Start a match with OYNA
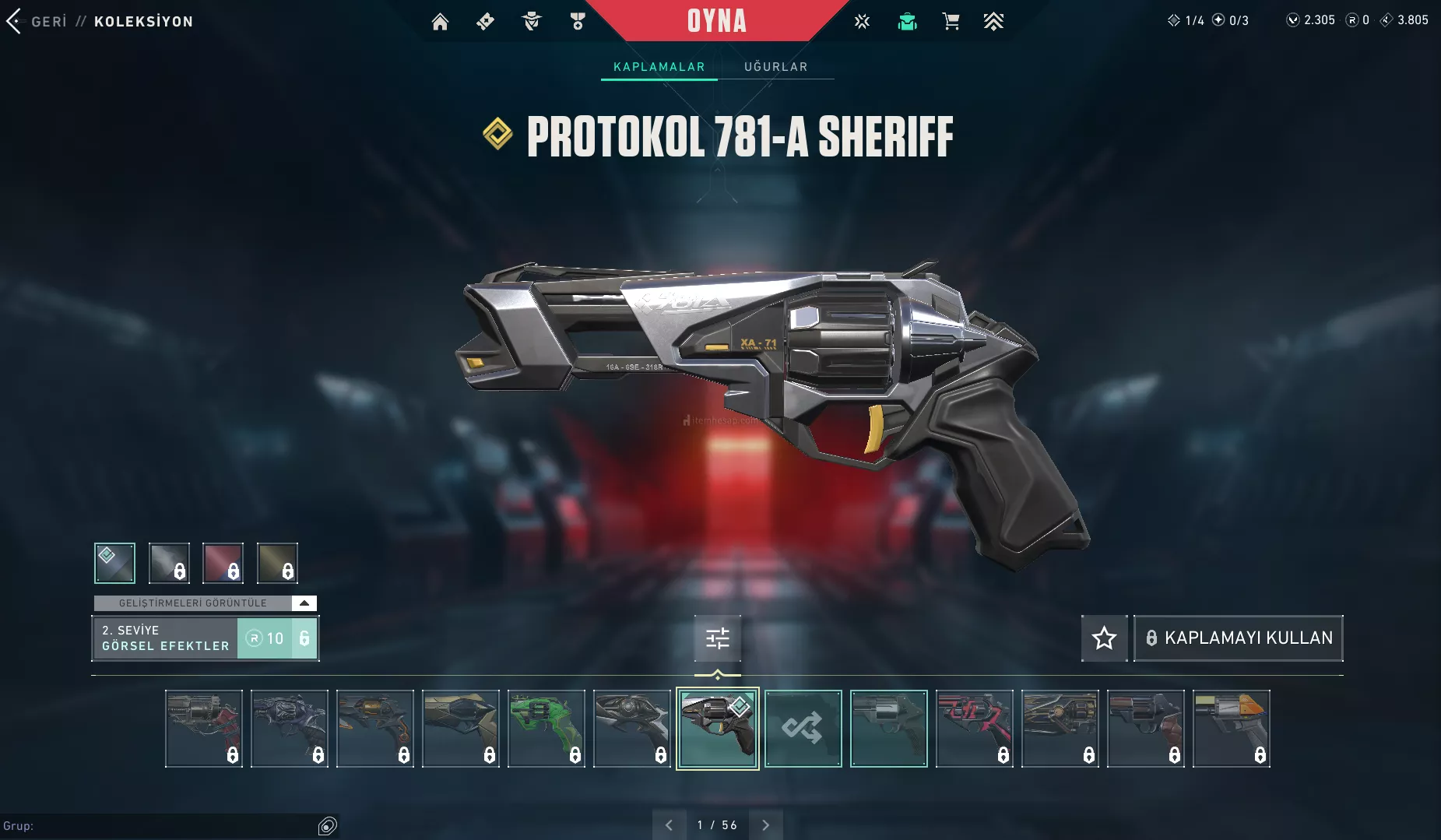The image size is (1441, 840). pos(716,21)
